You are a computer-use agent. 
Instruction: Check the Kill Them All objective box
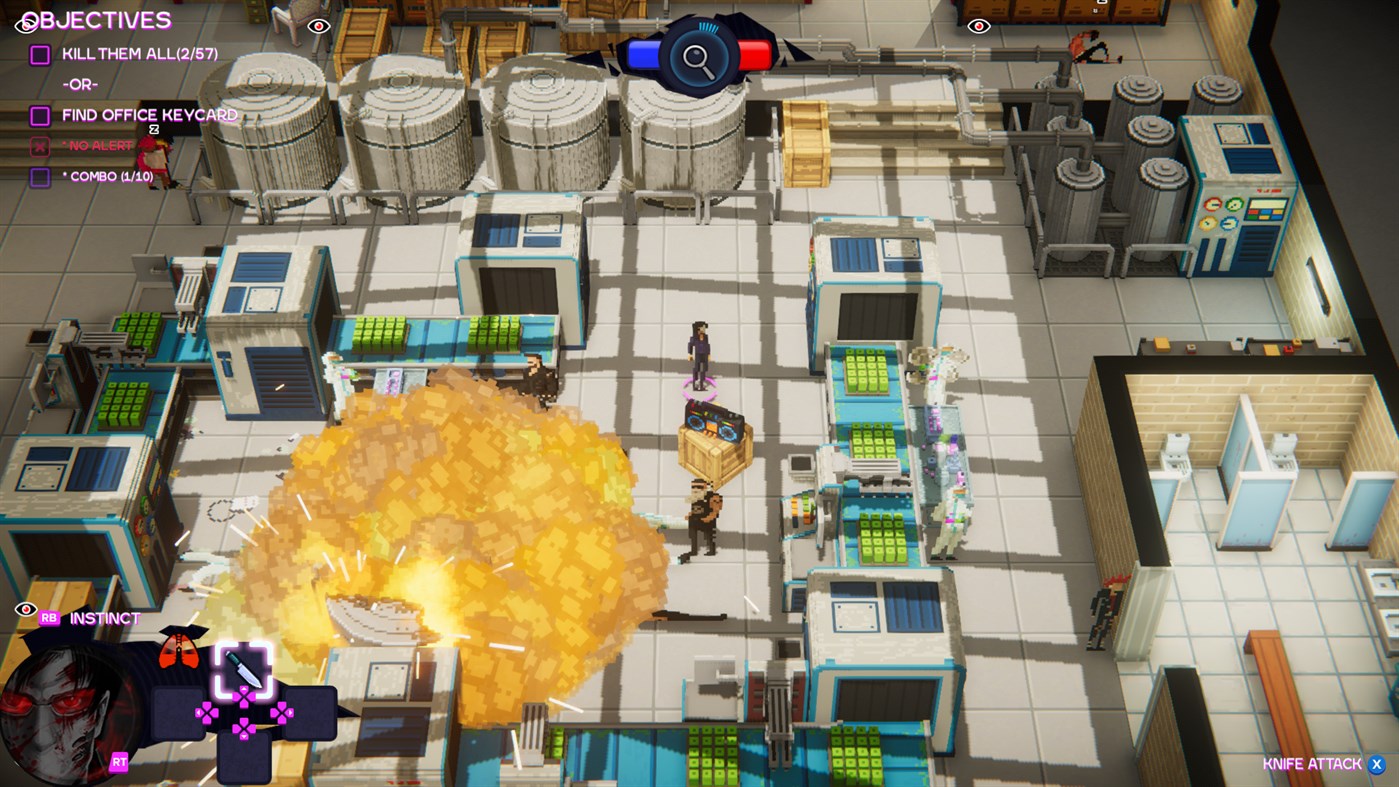point(40,53)
